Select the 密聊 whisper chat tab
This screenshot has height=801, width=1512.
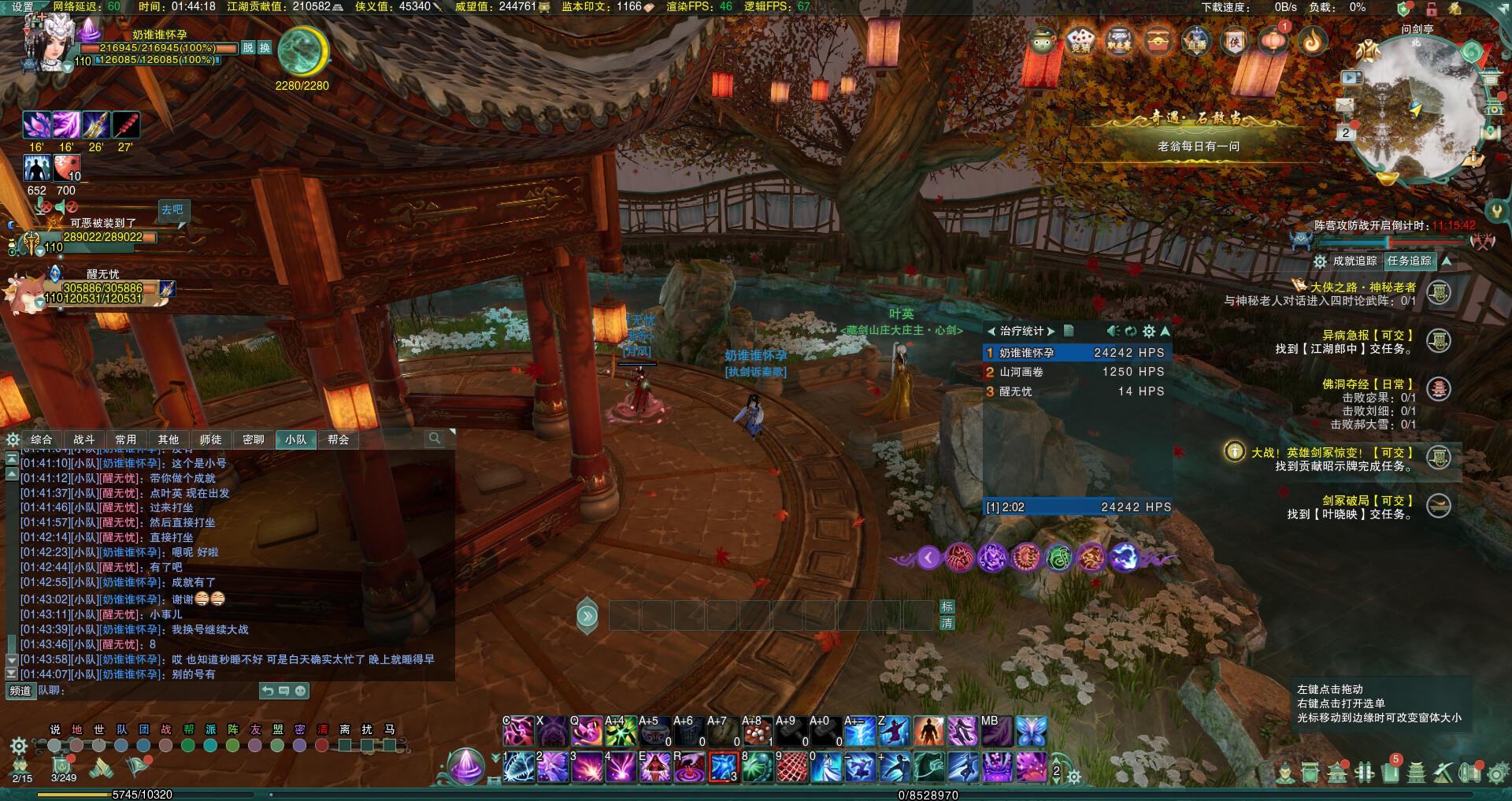[x=254, y=439]
